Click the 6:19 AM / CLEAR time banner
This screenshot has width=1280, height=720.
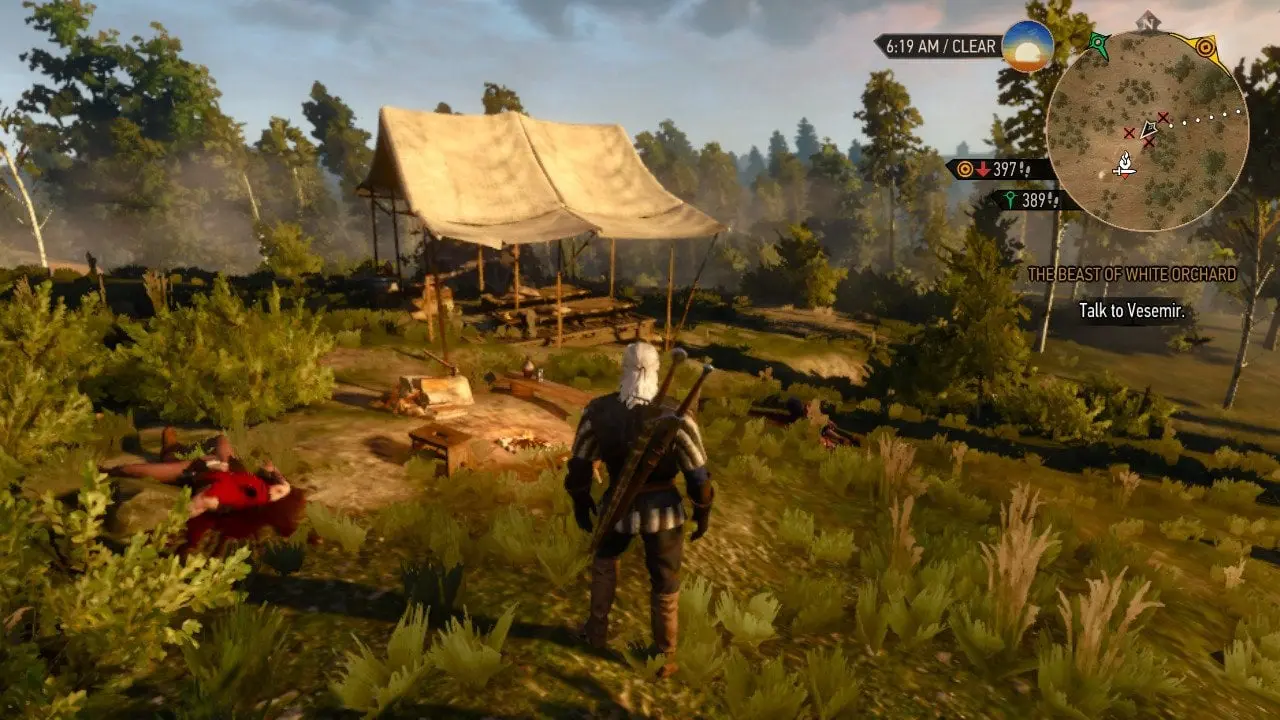tap(941, 46)
